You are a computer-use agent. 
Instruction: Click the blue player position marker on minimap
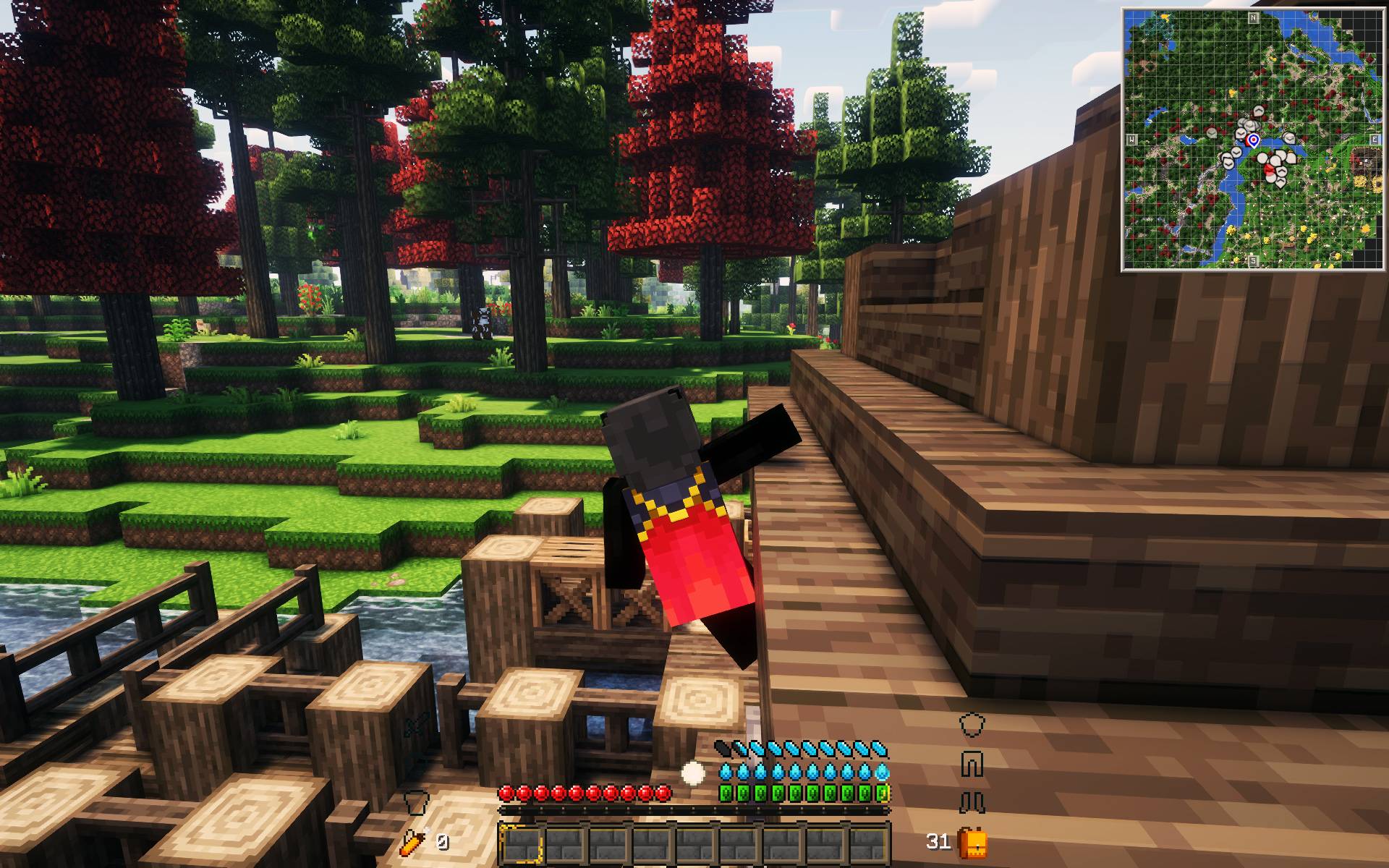click(x=1253, y=140)
